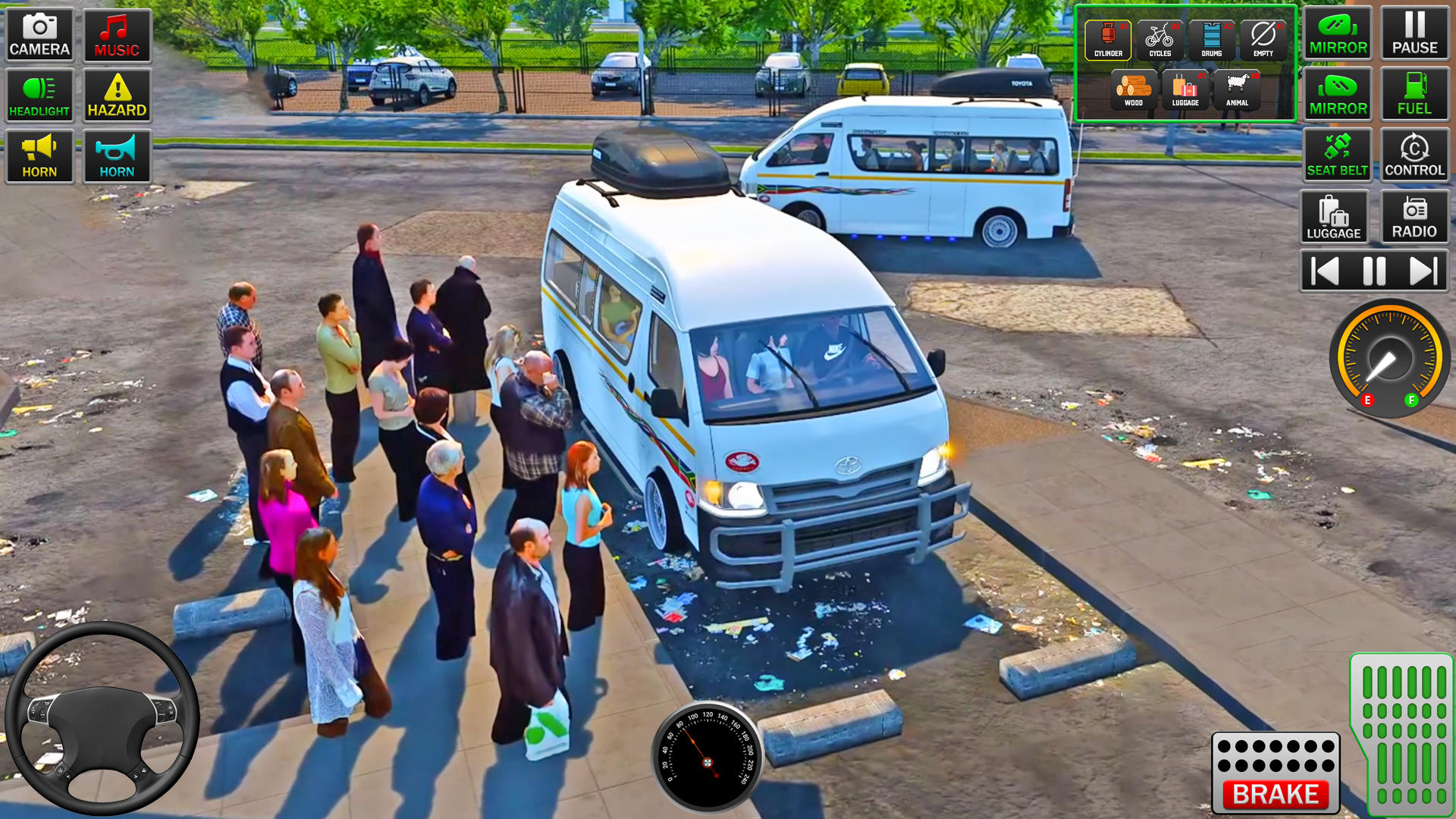Select the Animal cargo option
Screen dimensions: 1456x819
[x=1238, y=91]
